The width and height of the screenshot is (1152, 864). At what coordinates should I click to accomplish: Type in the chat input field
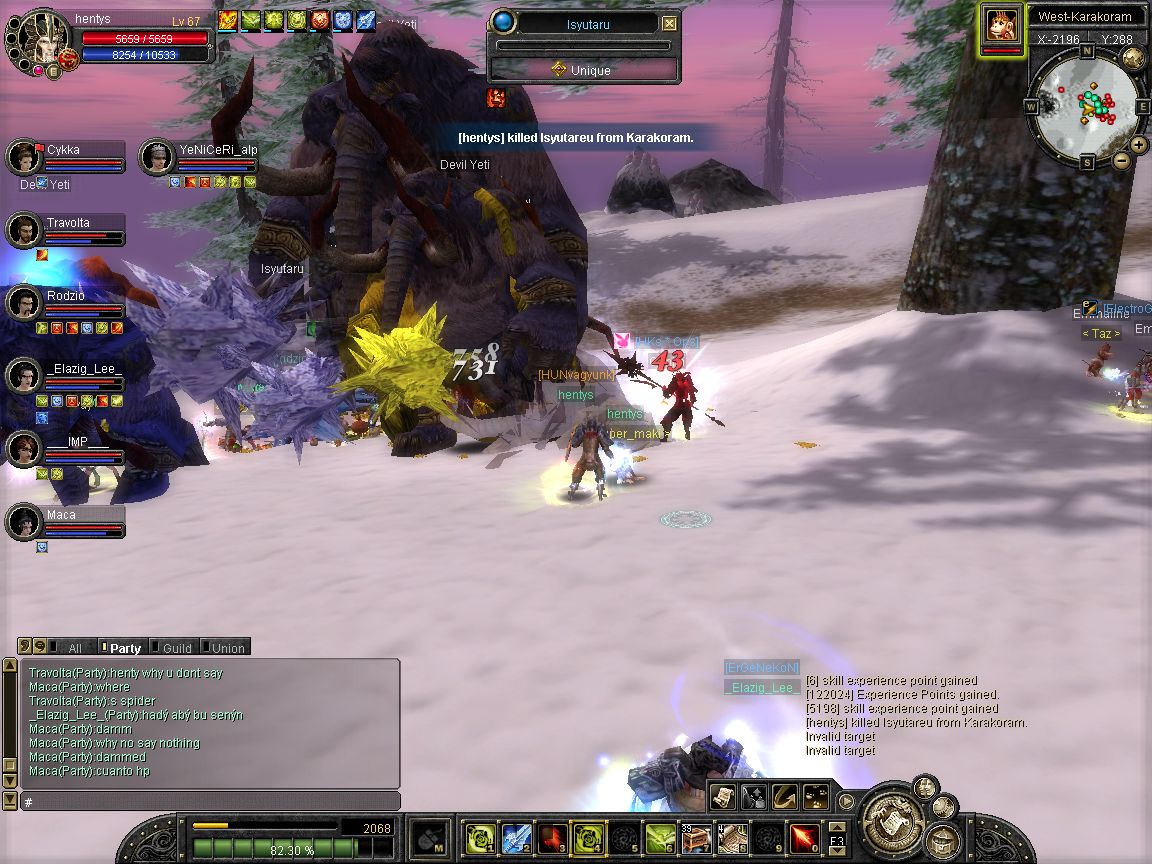(x=210, y=802)
